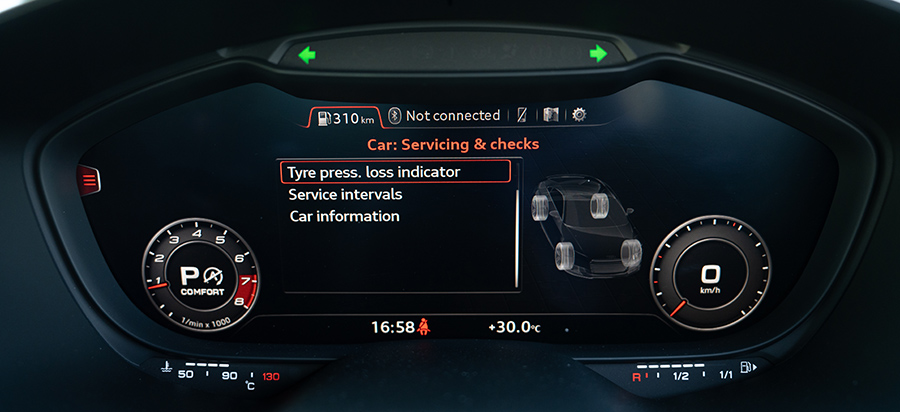
Task: Open the Service intervals entry
Action: (345, 194)
